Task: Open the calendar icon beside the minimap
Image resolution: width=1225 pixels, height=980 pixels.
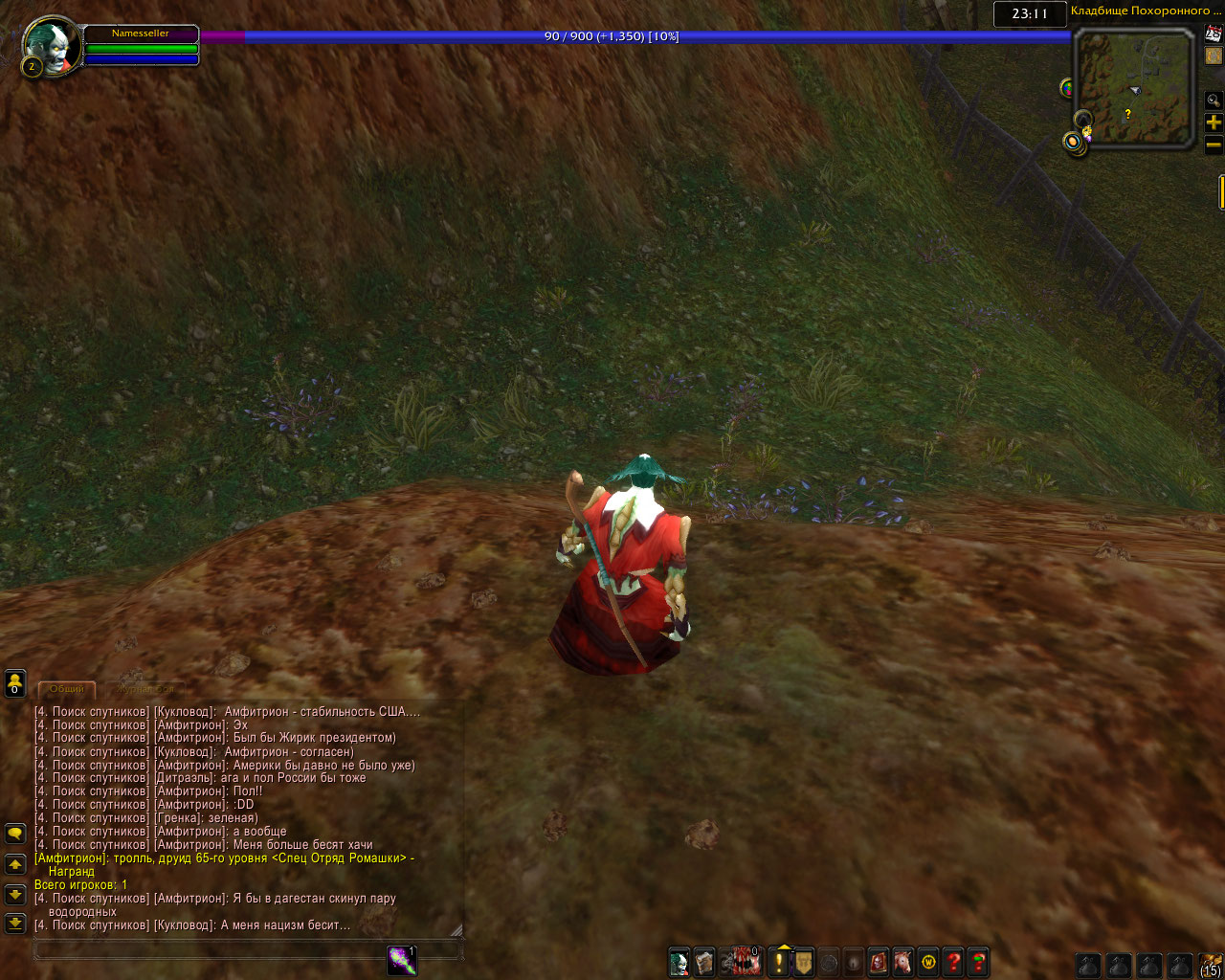Action: point(1214,33)
